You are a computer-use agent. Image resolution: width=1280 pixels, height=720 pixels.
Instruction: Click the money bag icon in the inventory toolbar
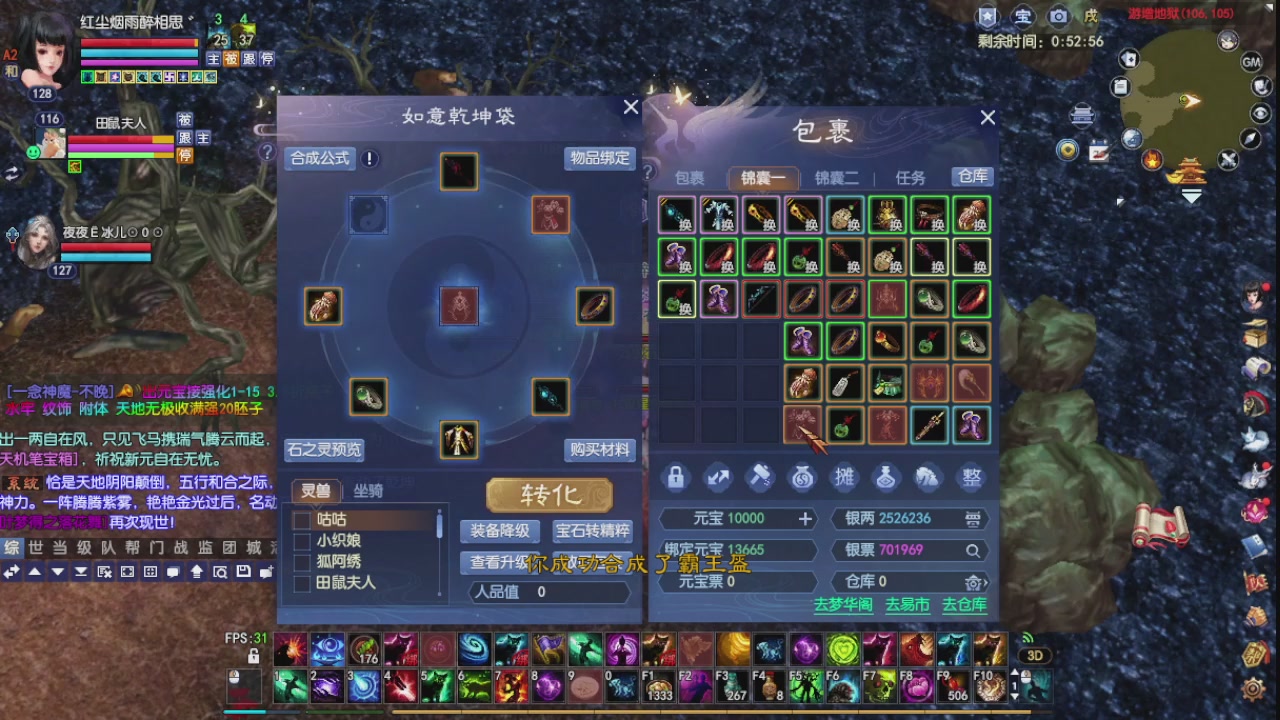pos(802,478)
